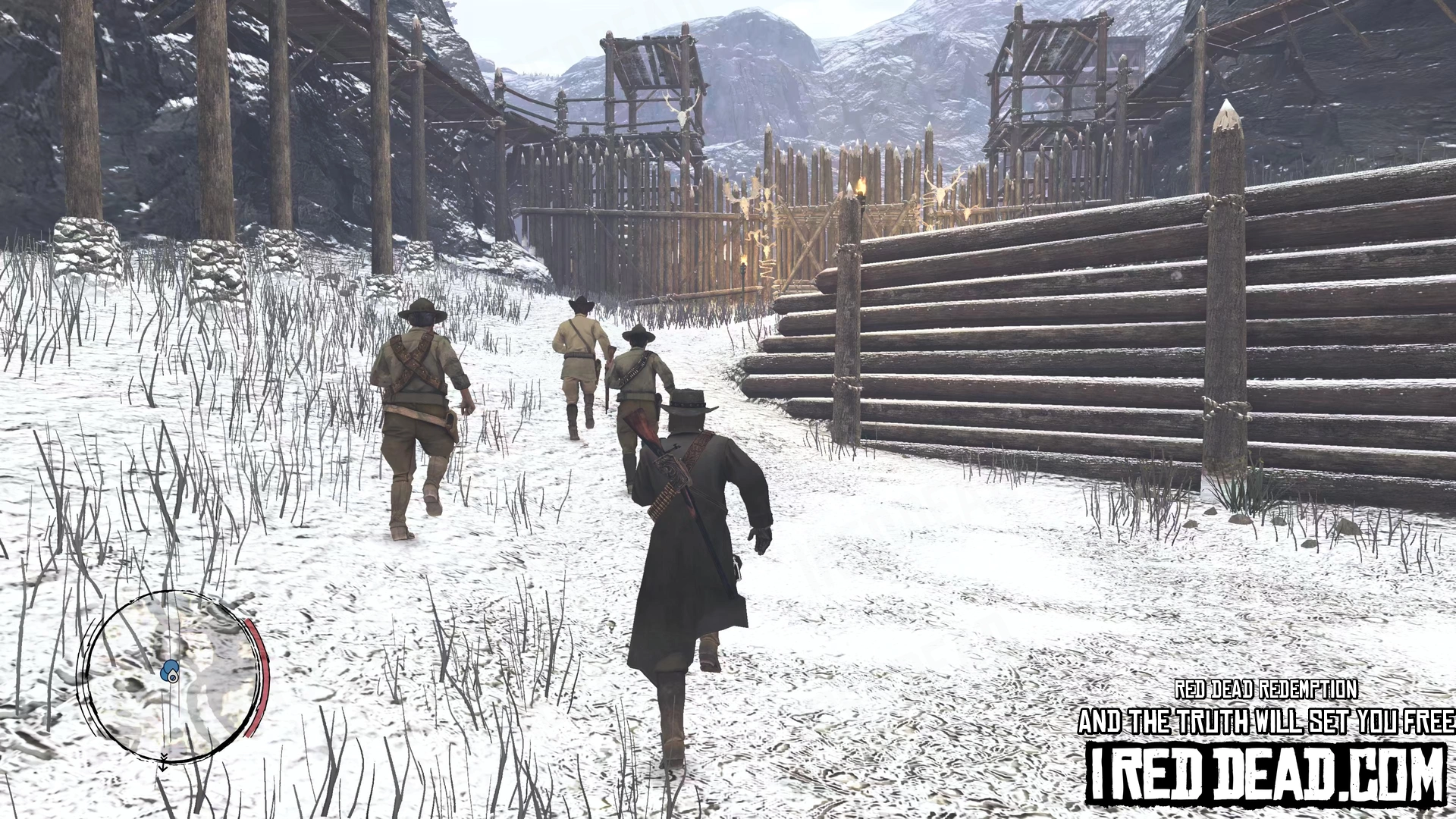
Task: Click the circular minimap radar
Action: (171, 677)
